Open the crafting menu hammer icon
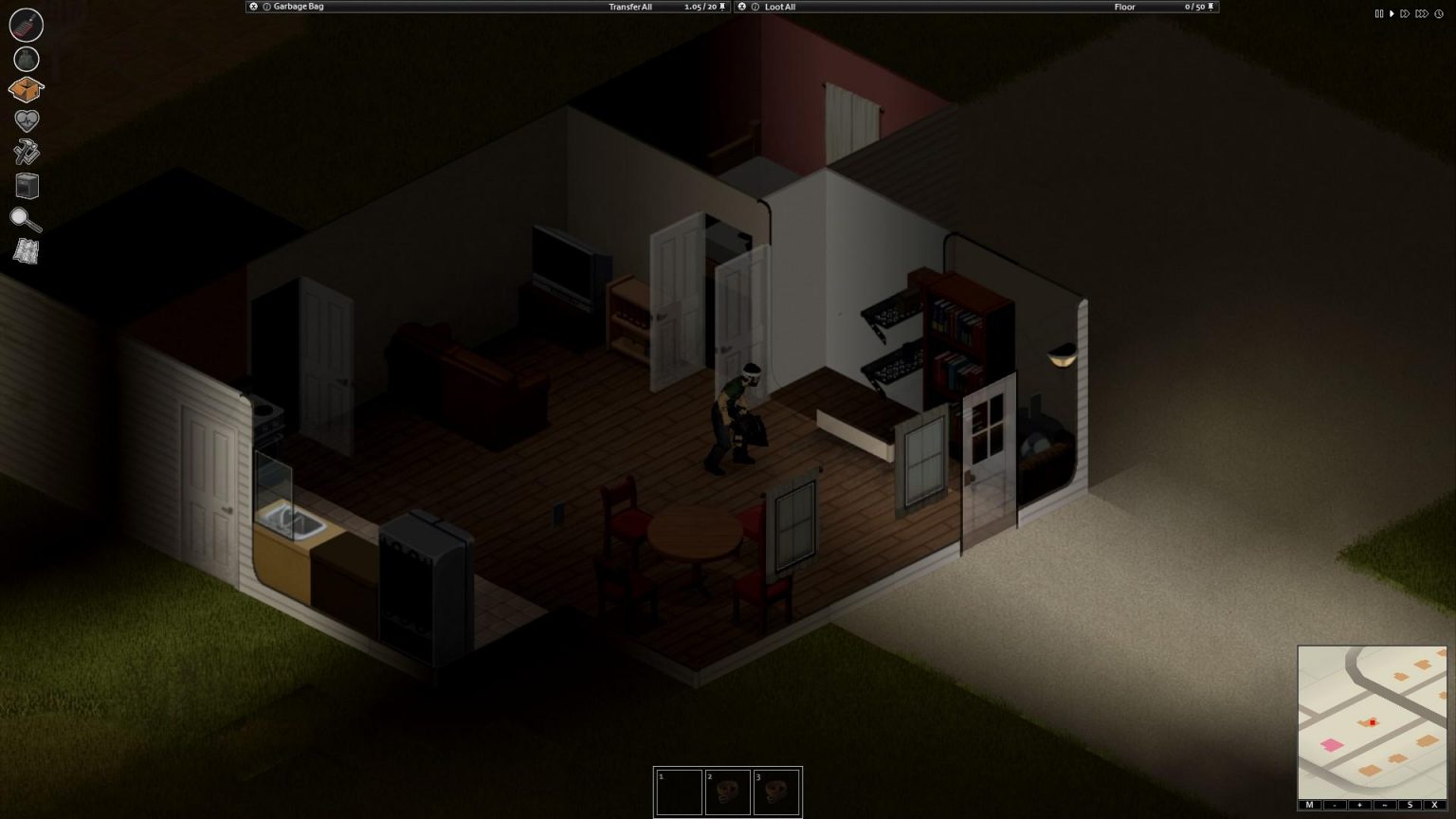This screenshot has height=819, width=1456. coord(26,153)
